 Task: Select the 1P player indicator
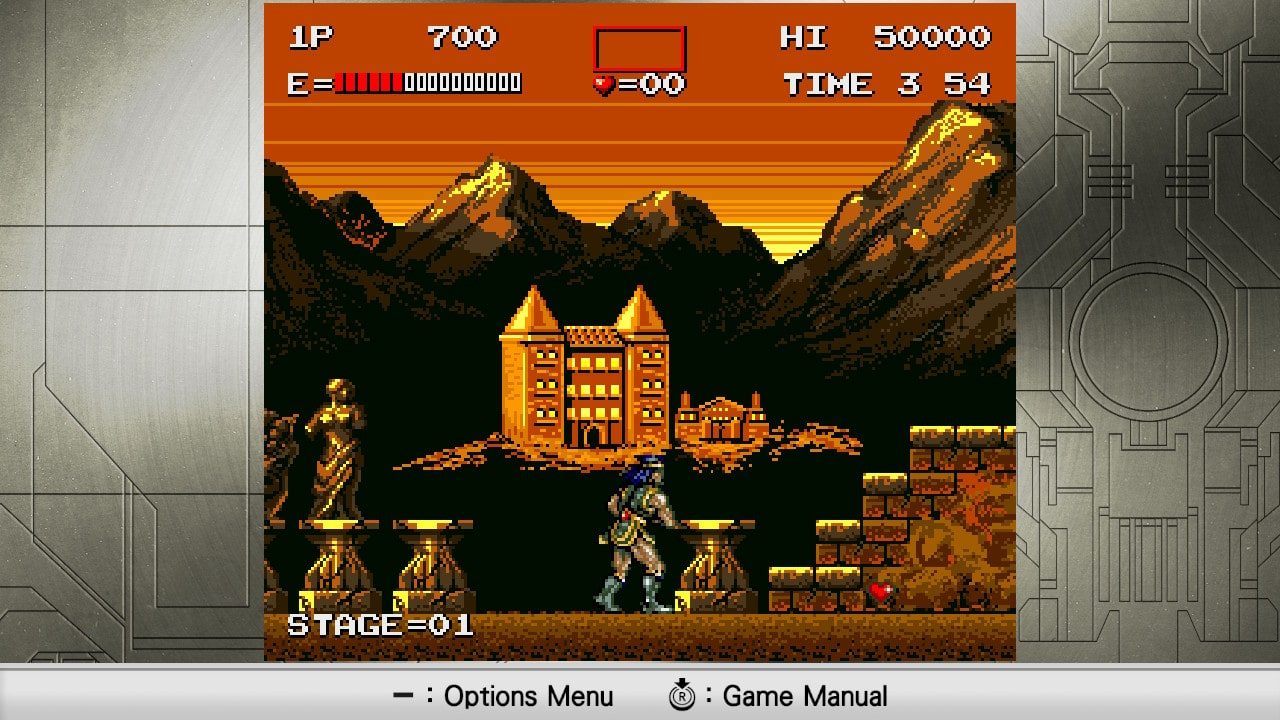(312, 37)
